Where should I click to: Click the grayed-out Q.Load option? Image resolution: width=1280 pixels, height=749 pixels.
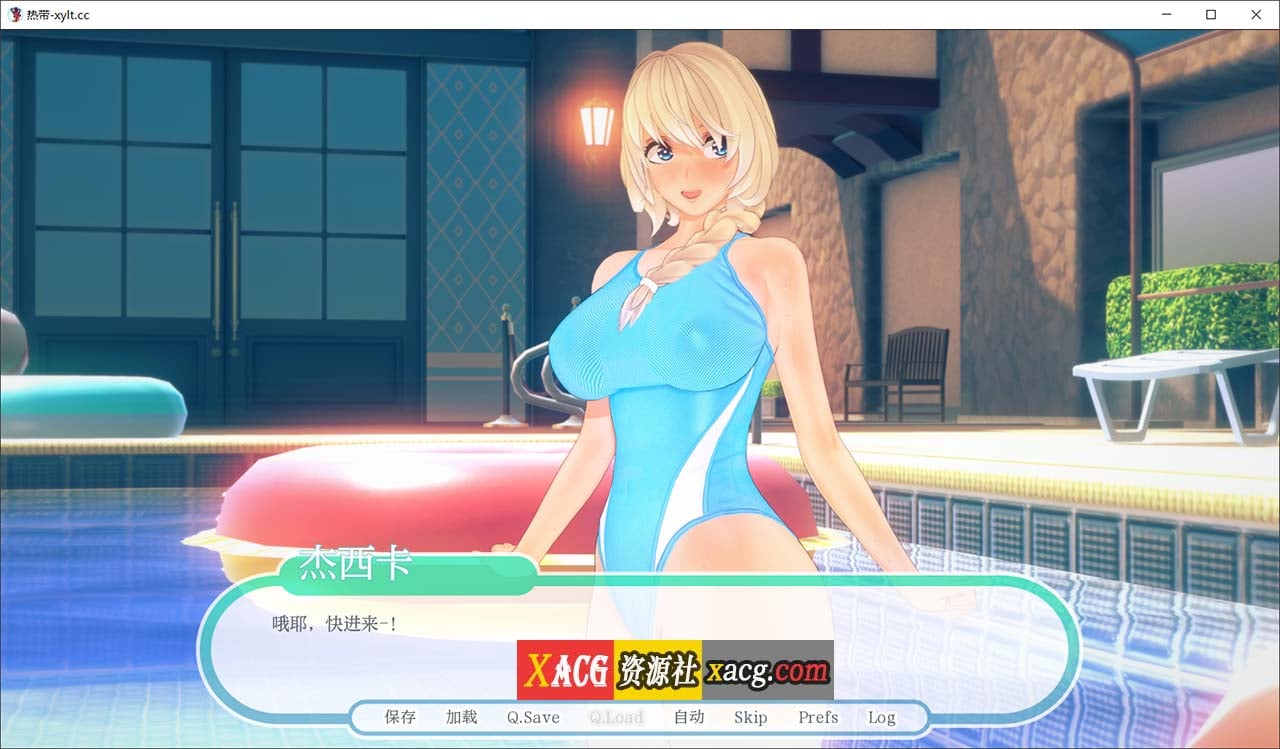(x=614, y=717)
